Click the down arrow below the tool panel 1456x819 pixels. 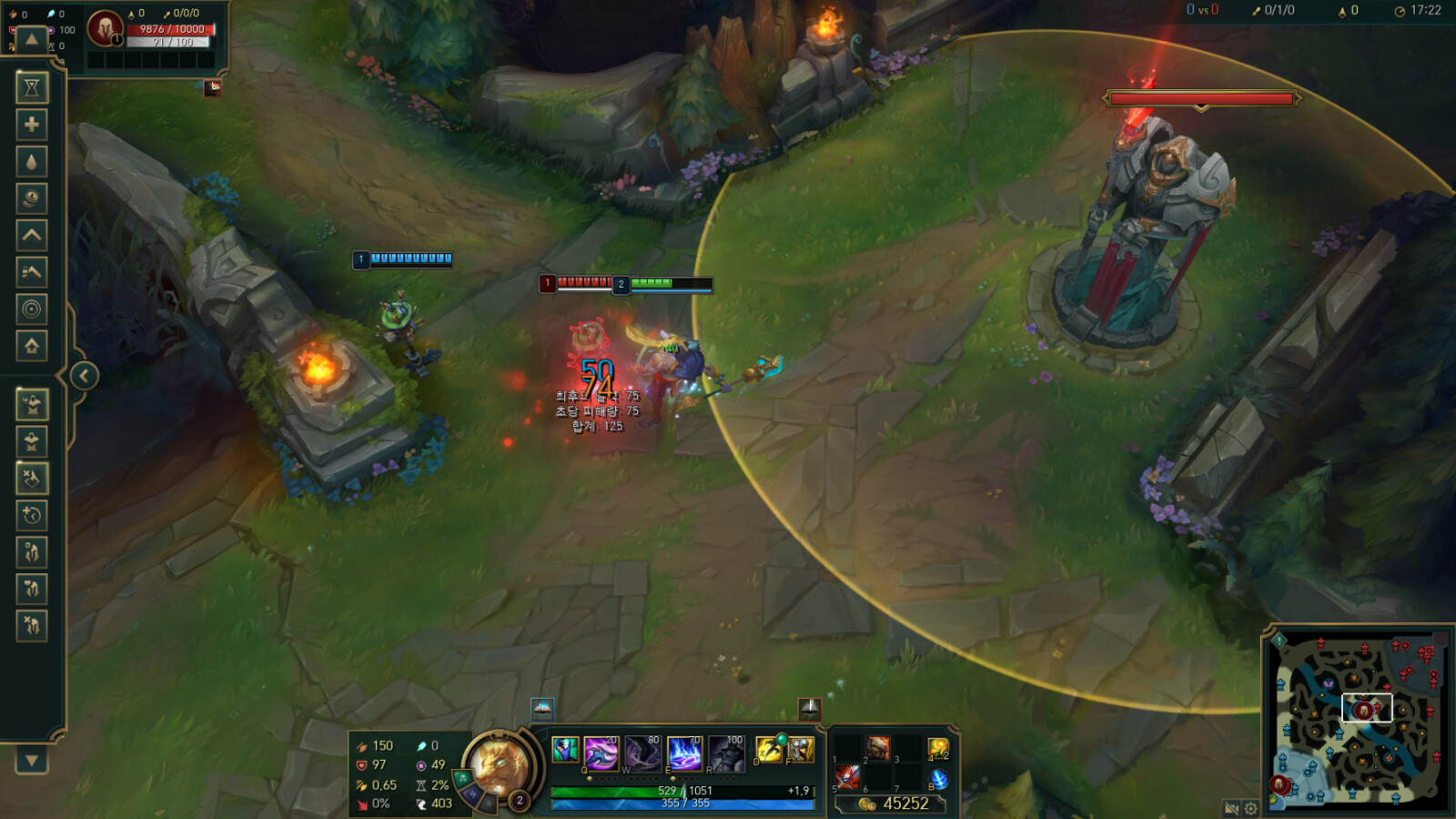32,760
